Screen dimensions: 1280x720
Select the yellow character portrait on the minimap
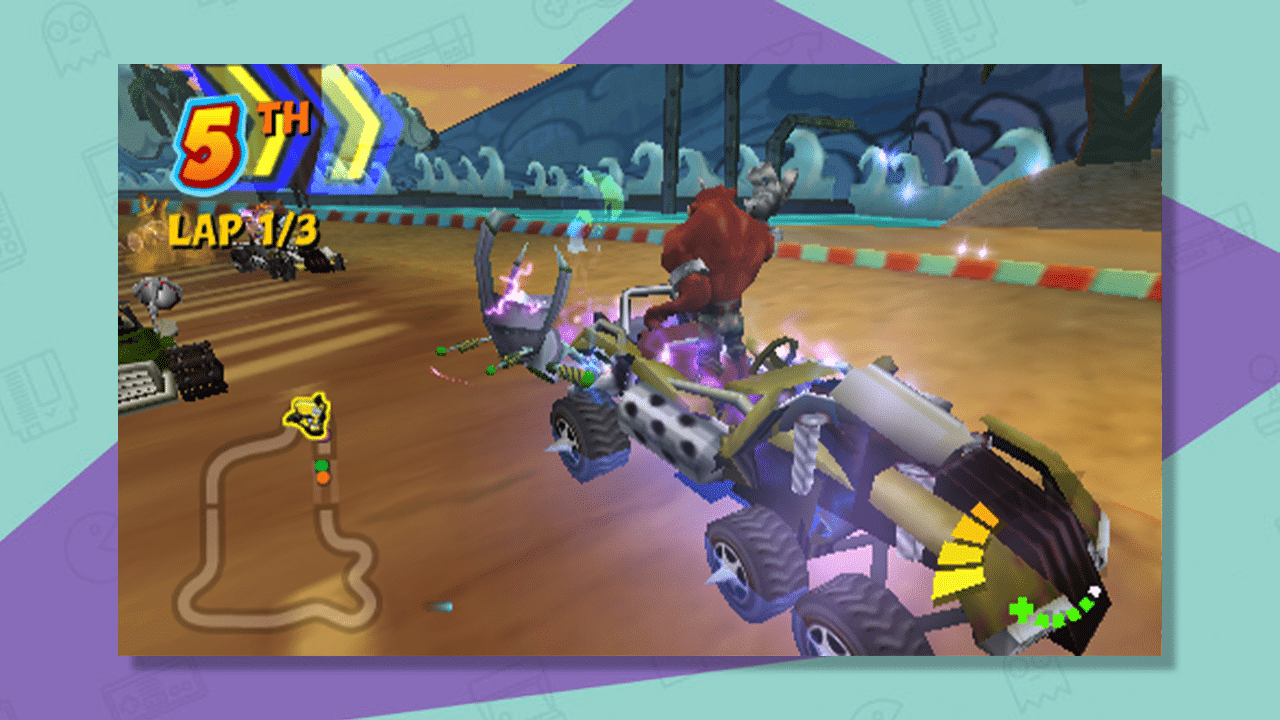[x=308, y=412]
